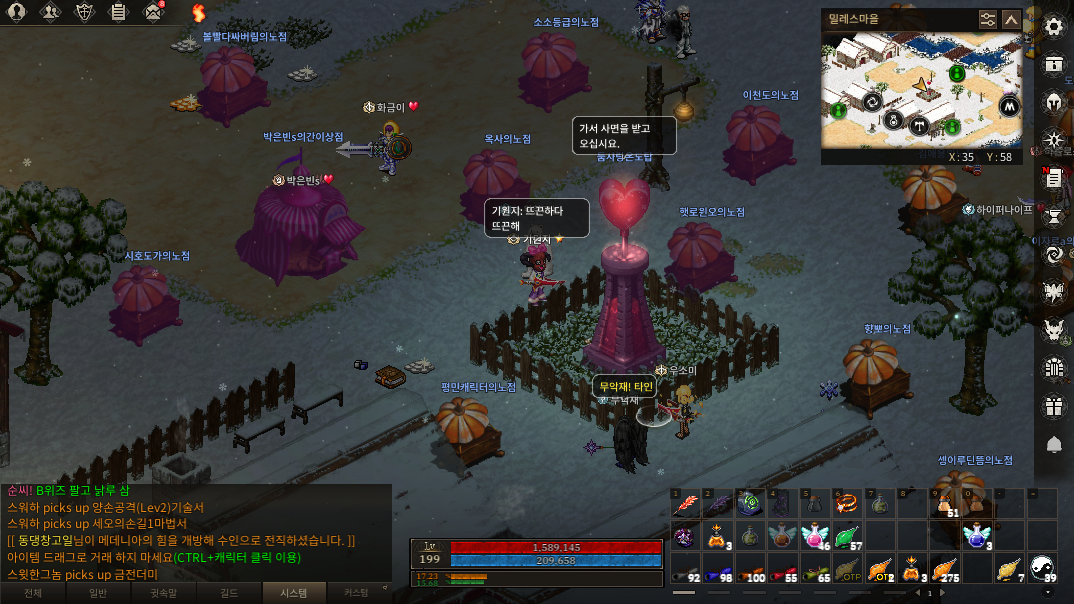Image resolution: width=1074 pixels, height=604 pixels.
Task: Open the gift box menu icon
Action: coord(1054,406)
